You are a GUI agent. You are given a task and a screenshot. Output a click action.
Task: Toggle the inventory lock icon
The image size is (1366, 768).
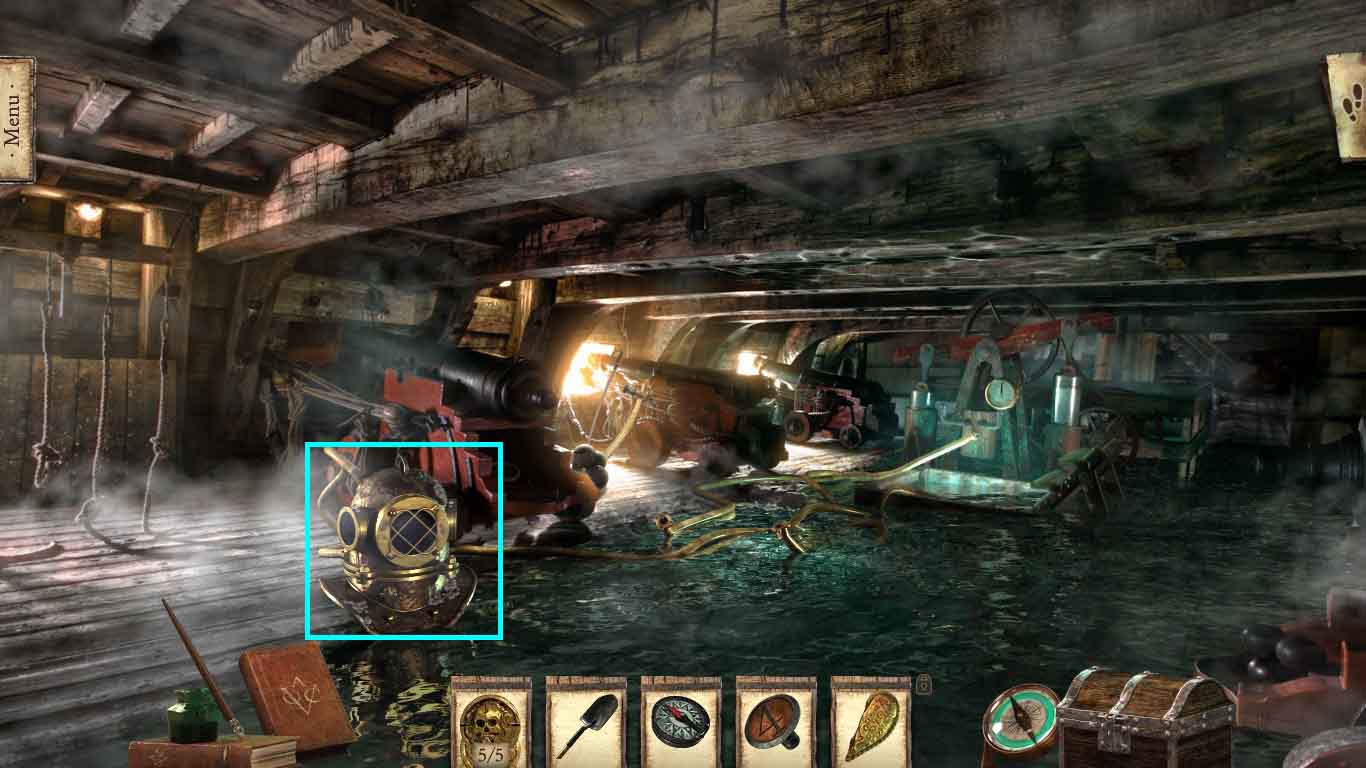point(924,685)
